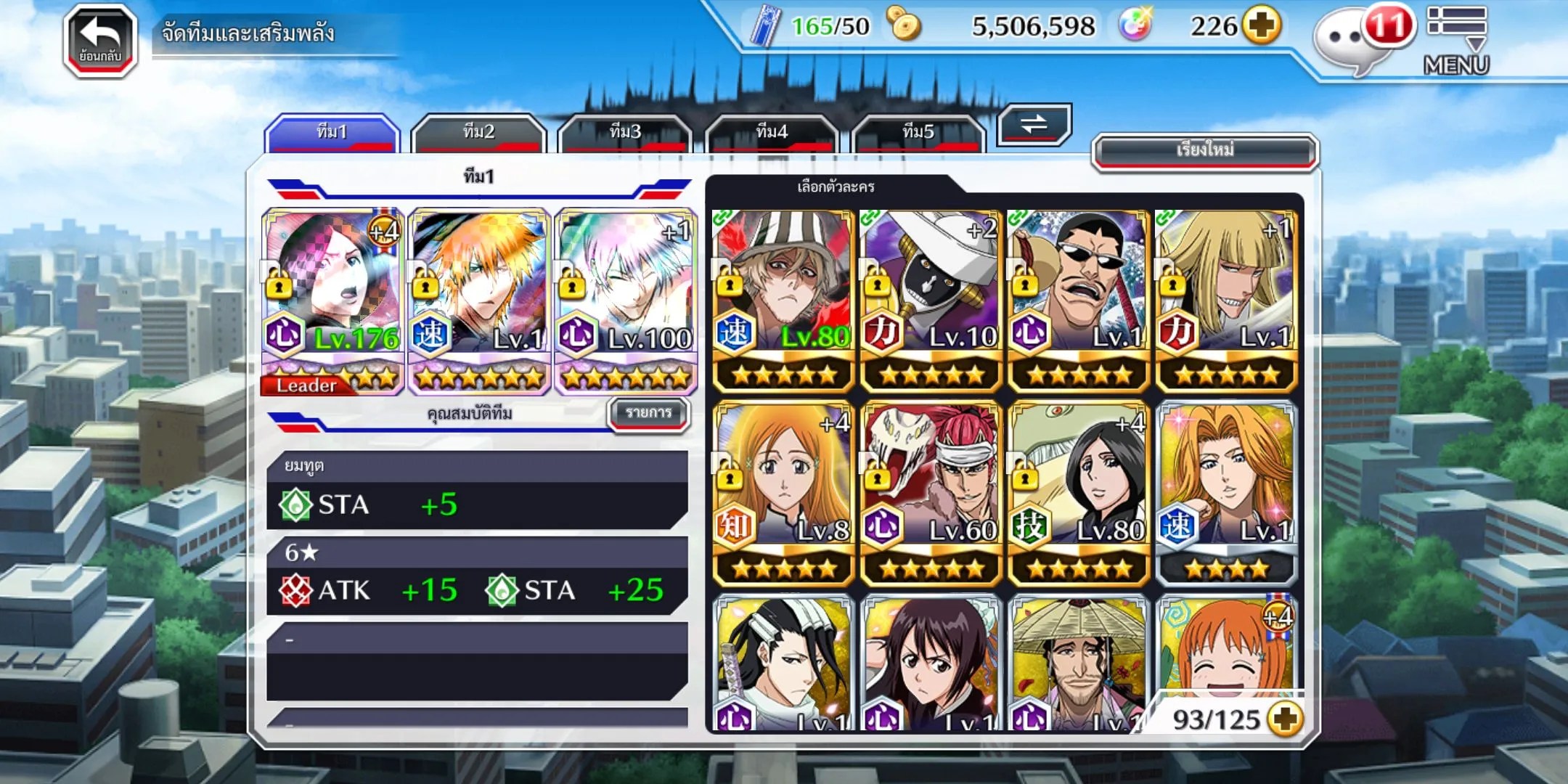Select the Leader character card Lv.176
Image resolution: width=1568 pixels, height=784 pixels.
[x=332, y=301]
